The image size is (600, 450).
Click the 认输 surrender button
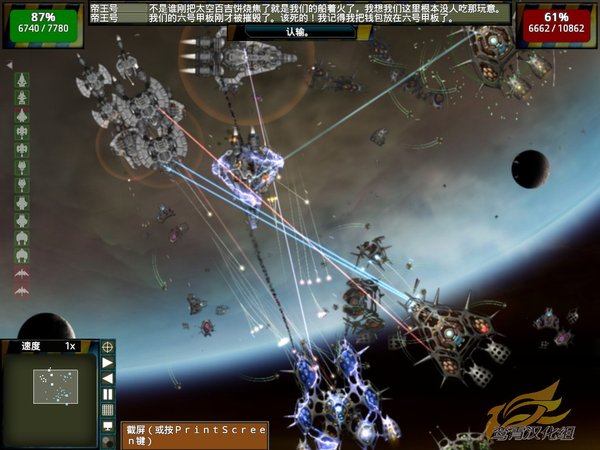coord(299,31)
